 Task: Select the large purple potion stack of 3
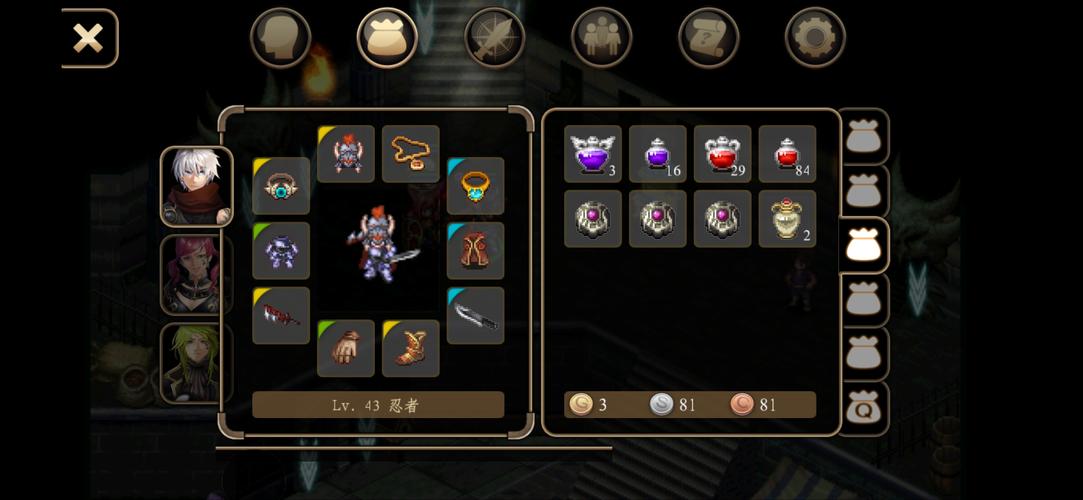tap(593, 154)
